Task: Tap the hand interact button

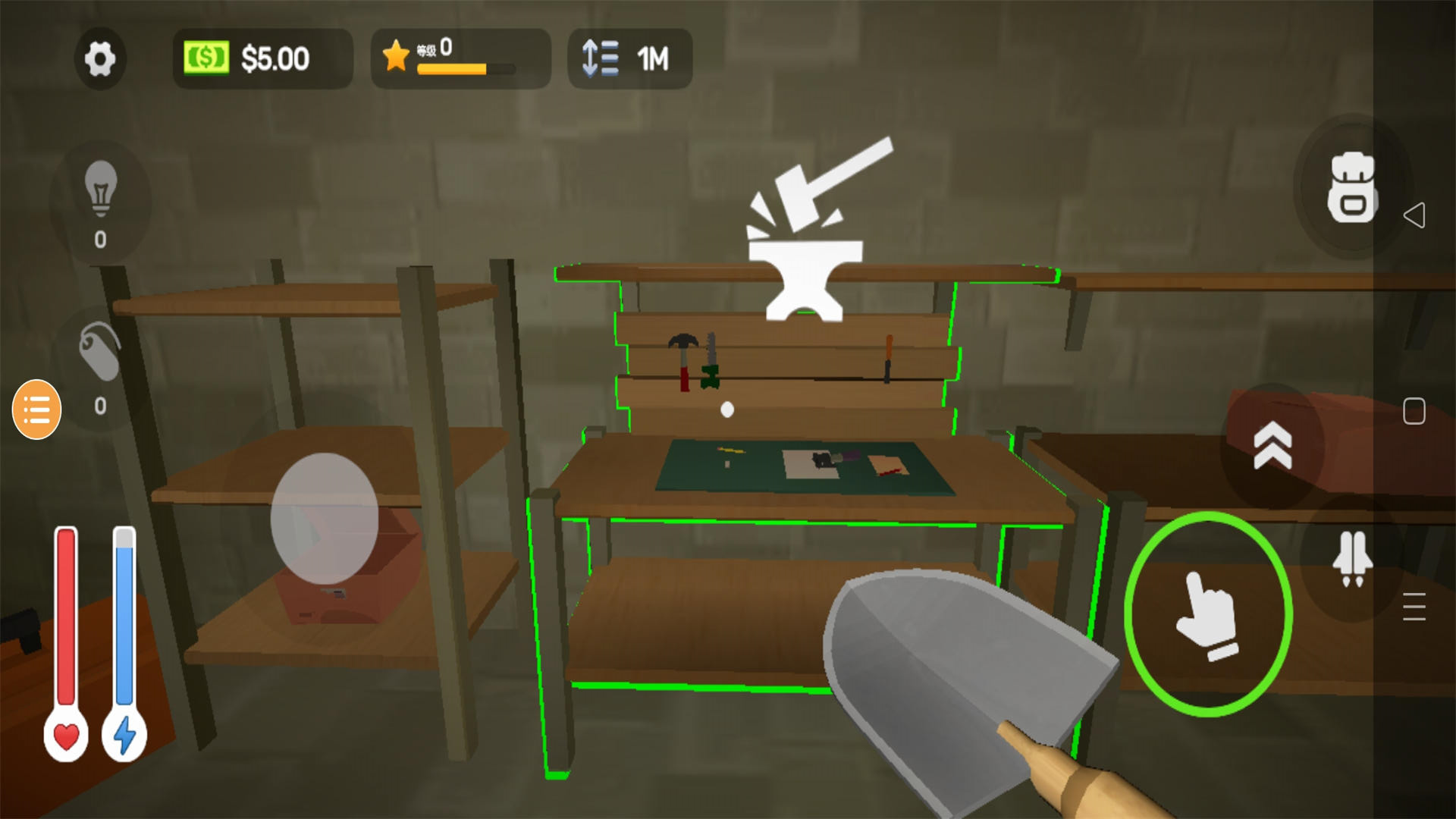Action: tap(1208, 614)
